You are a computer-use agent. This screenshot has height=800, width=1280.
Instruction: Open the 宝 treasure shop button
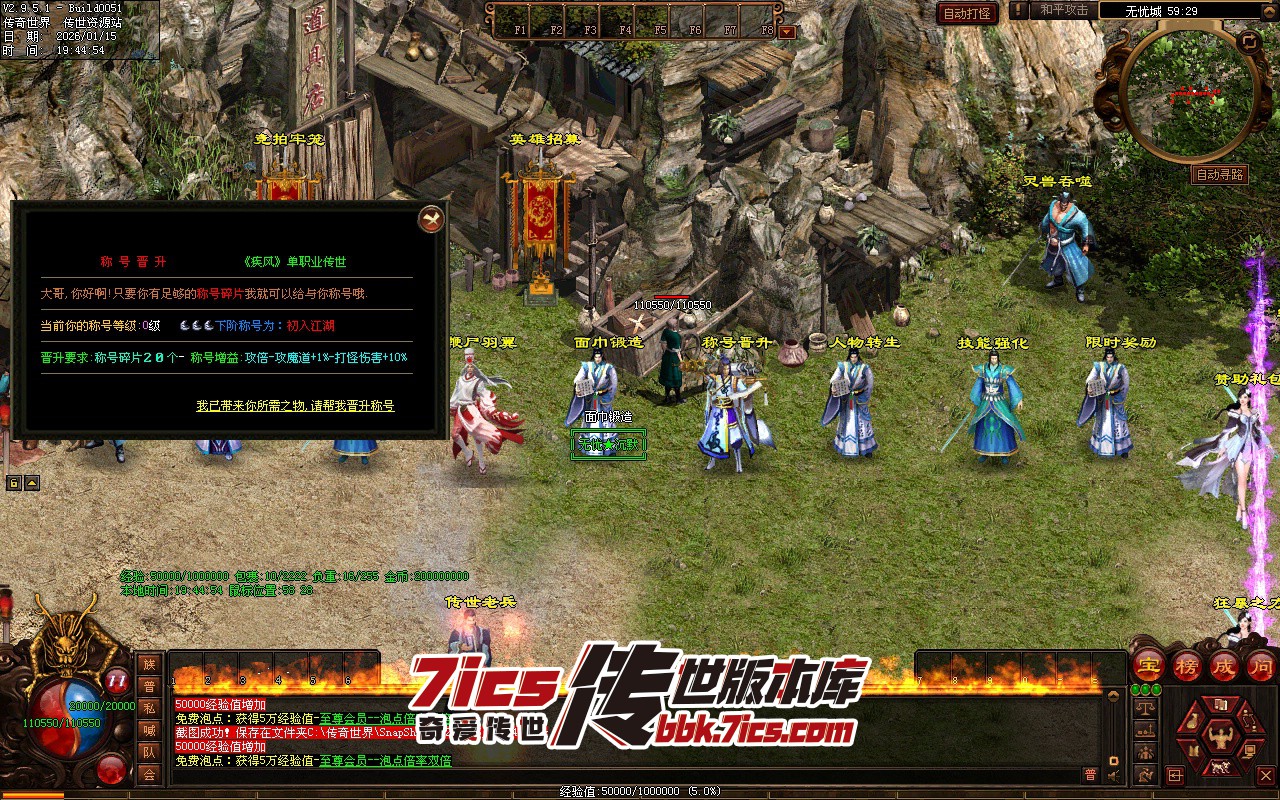1150,666
